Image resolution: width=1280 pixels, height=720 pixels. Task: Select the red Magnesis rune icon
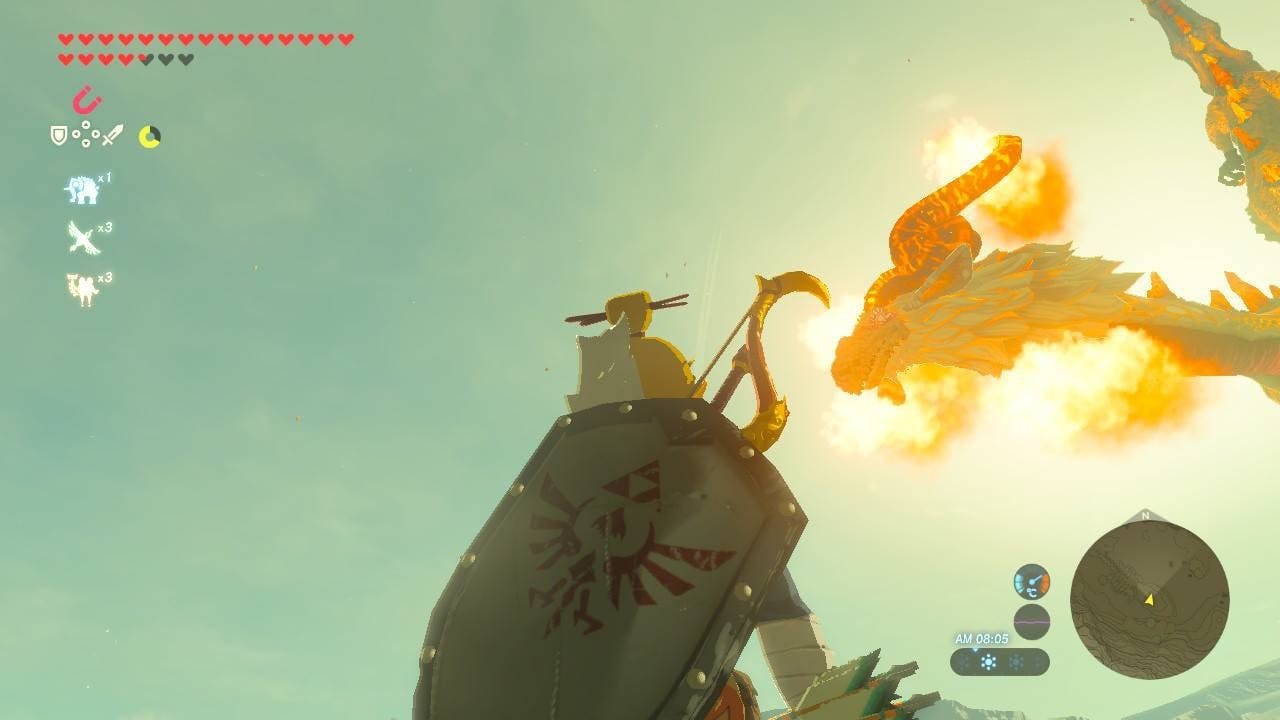(87, 100)
